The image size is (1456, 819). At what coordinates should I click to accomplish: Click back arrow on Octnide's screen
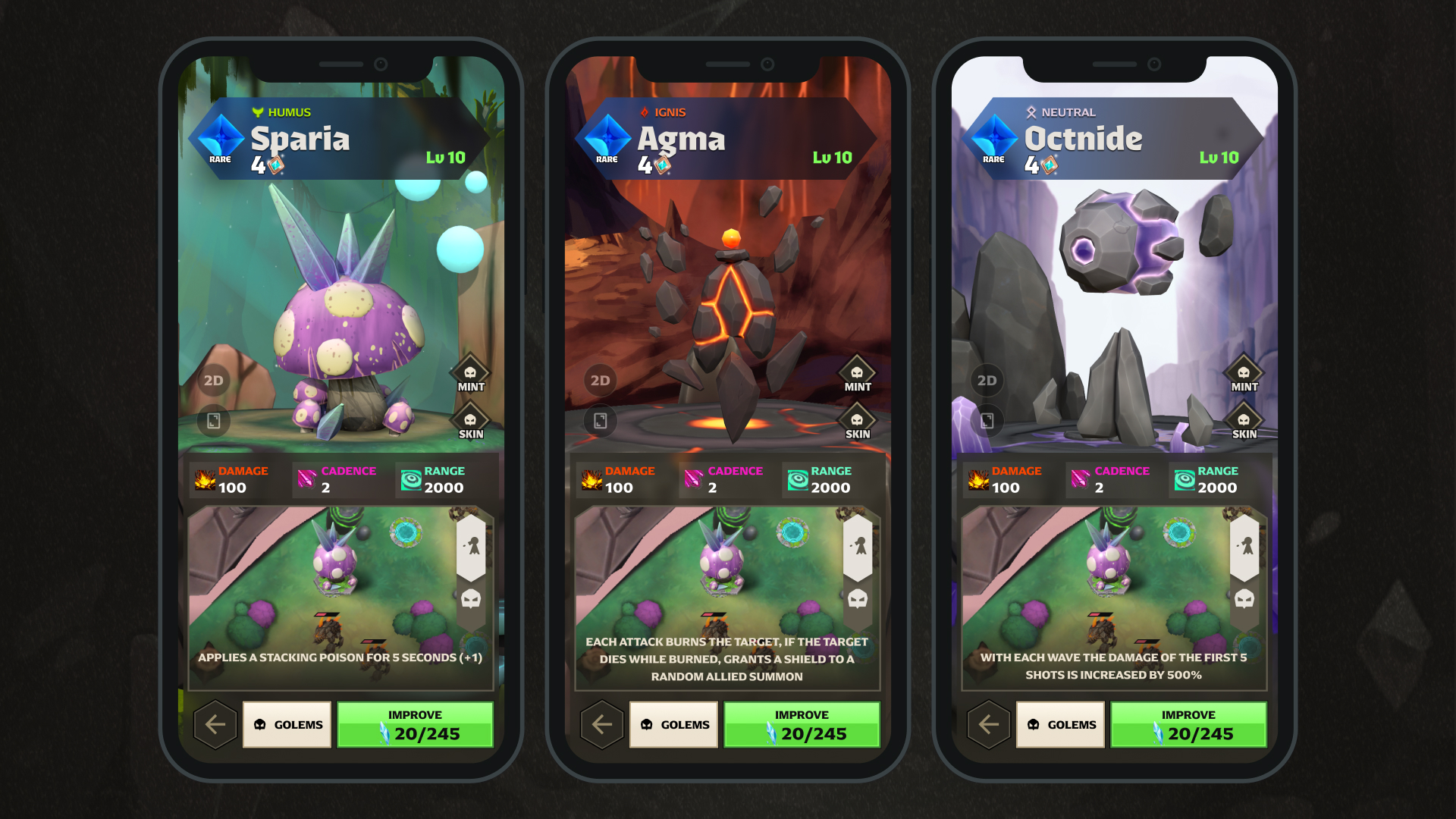point(989,725)
